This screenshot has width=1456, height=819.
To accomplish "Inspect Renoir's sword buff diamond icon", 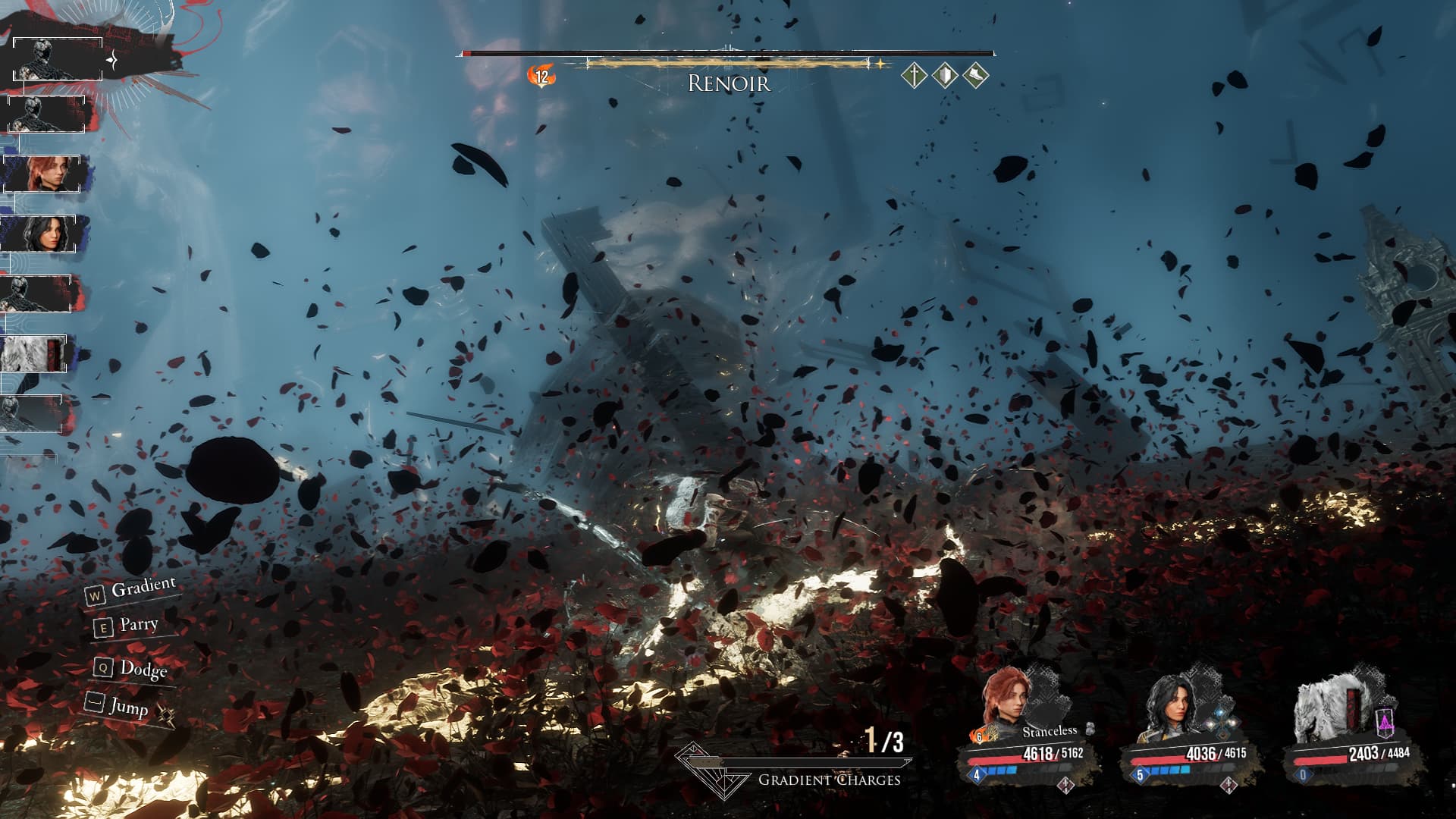I will coord(915,75).
